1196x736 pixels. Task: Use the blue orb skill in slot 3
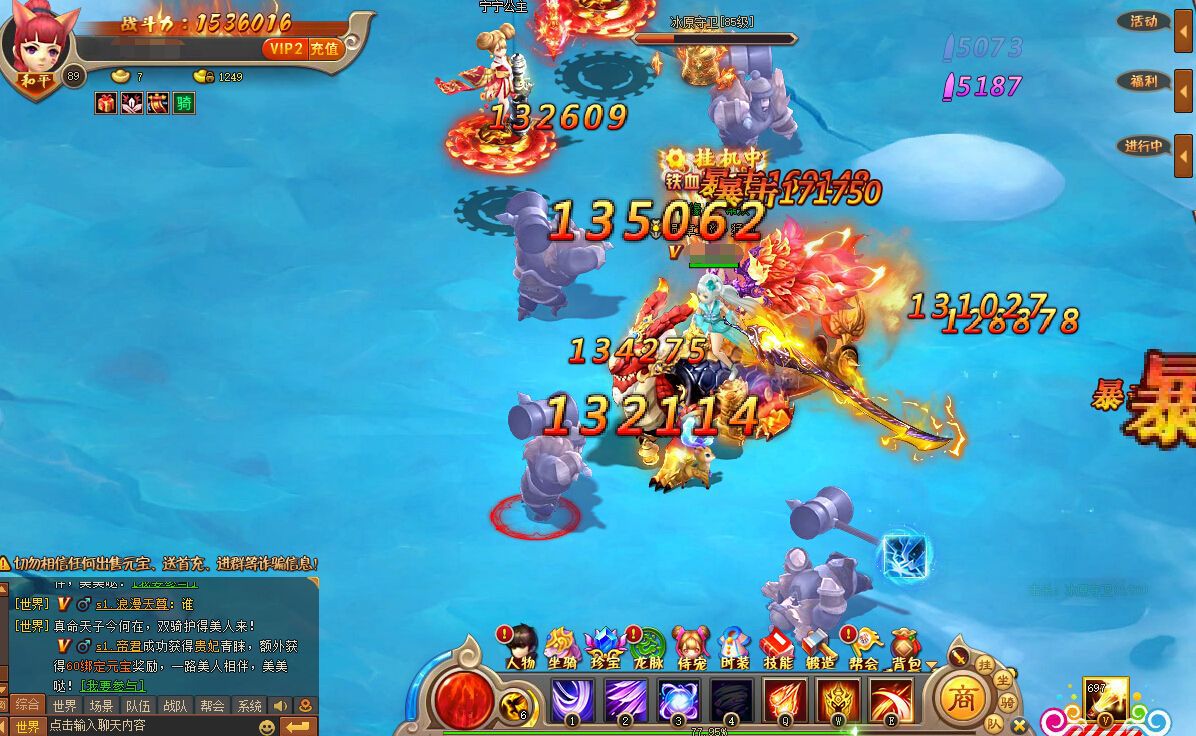pos(678,699)
